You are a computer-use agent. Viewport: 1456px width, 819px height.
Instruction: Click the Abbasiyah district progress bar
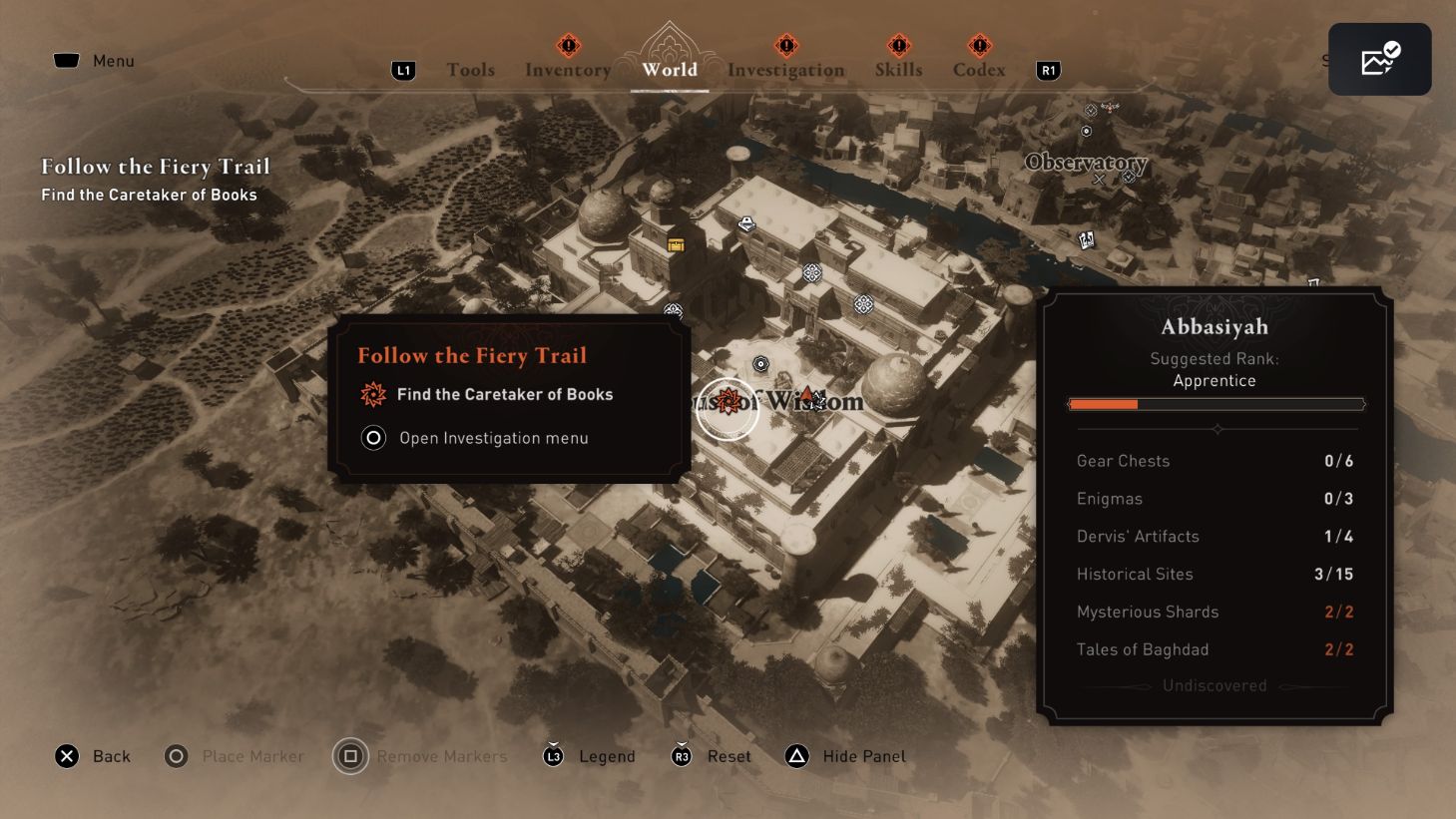(x=1215, y=404)
